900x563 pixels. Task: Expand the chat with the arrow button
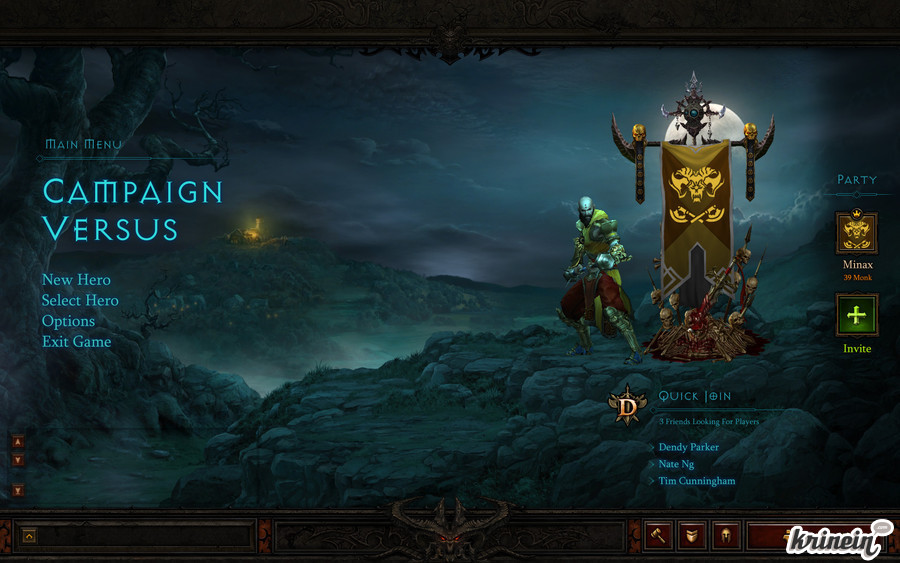[x=29, y=536]
